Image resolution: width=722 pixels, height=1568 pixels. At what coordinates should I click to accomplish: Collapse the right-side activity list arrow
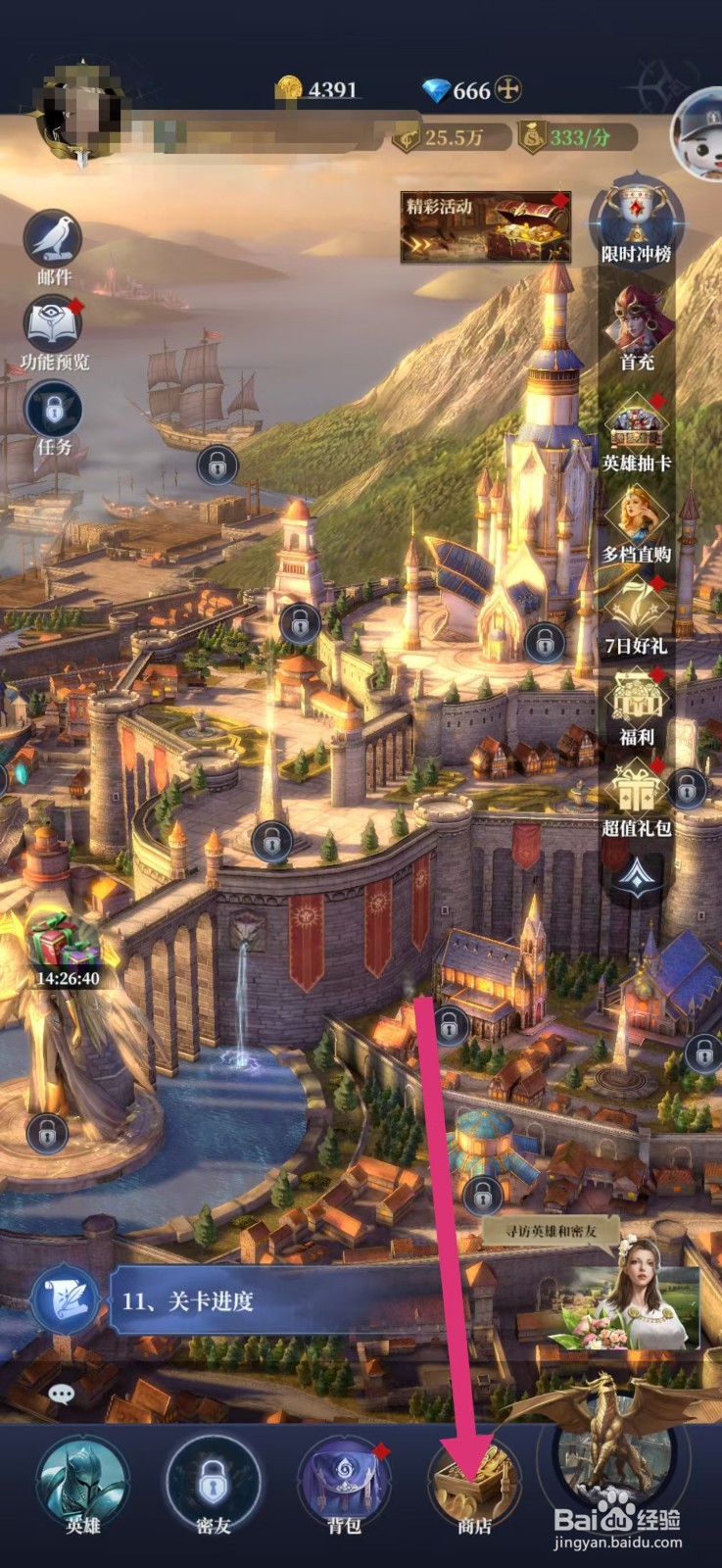(x=637, y=875)
